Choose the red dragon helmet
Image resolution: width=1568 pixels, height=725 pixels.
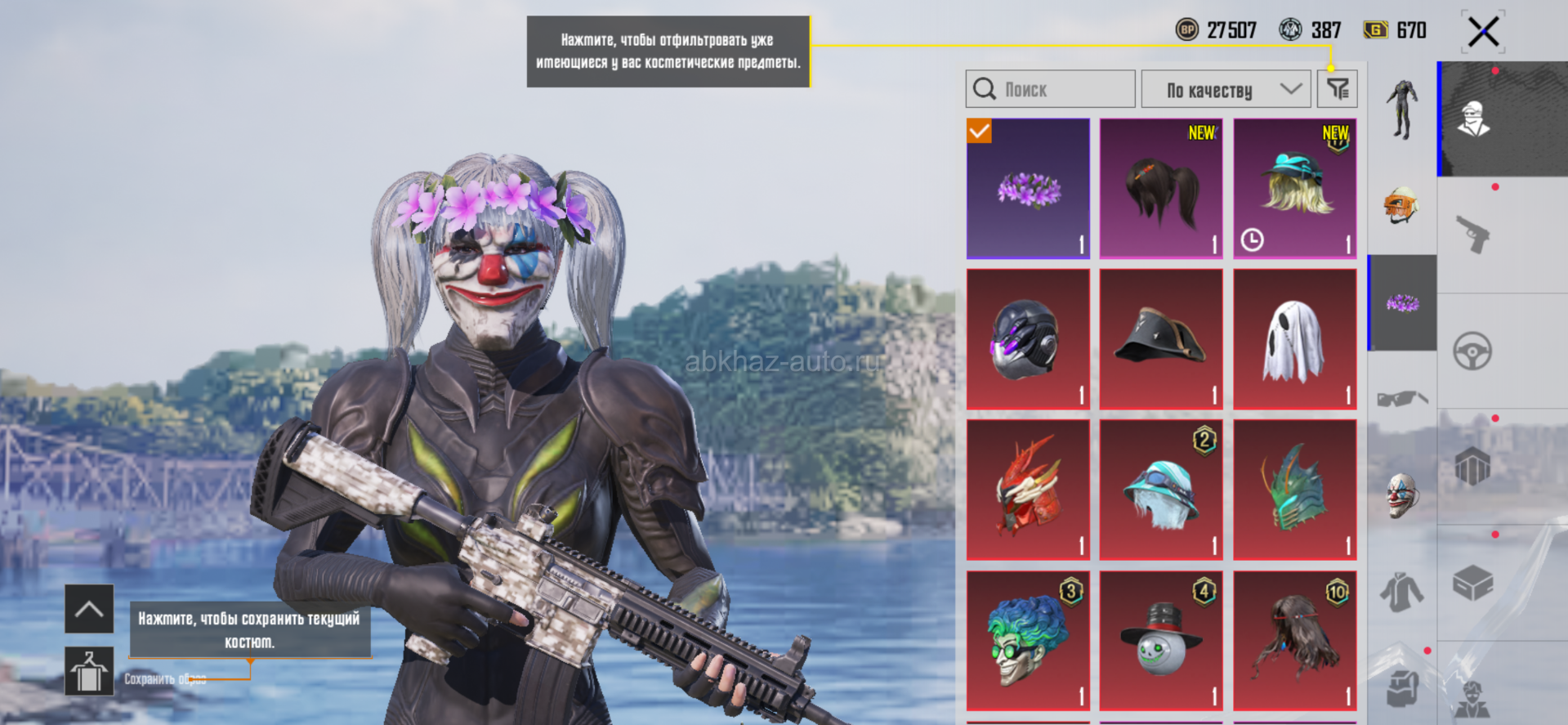pyautogui.click(x=1028, y=490)
